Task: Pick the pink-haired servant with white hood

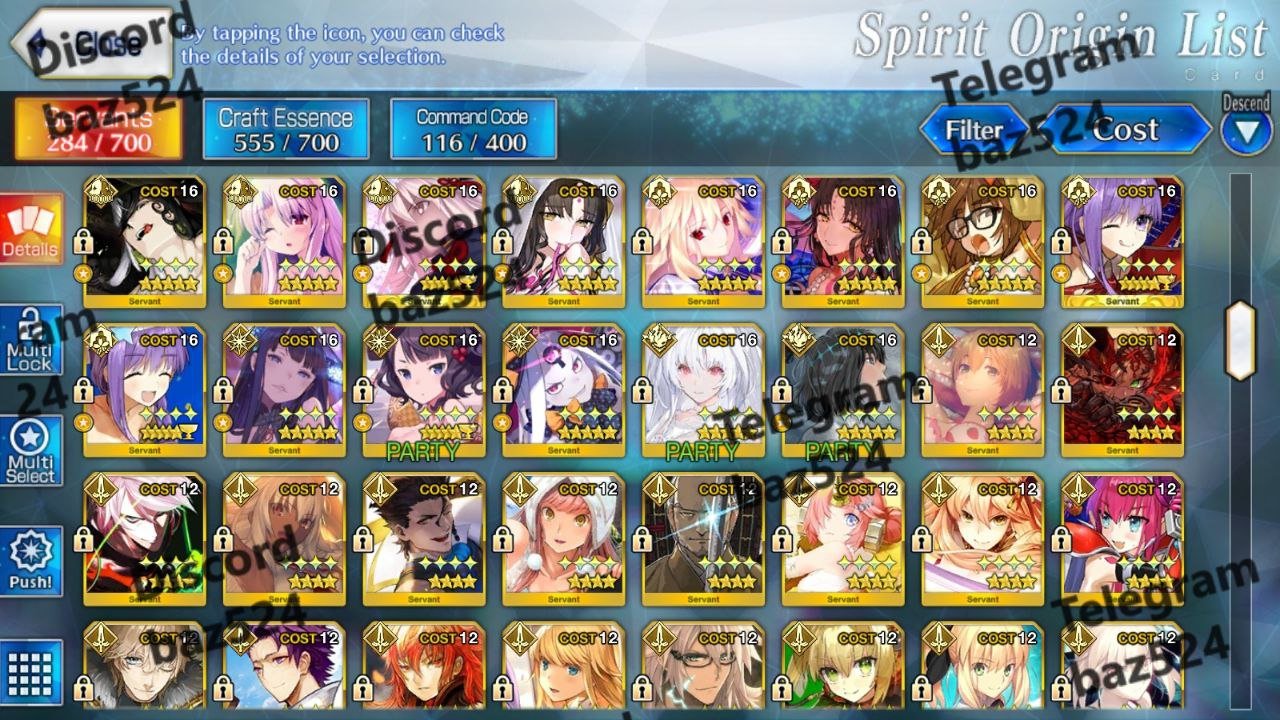Action: click(563, 538)
